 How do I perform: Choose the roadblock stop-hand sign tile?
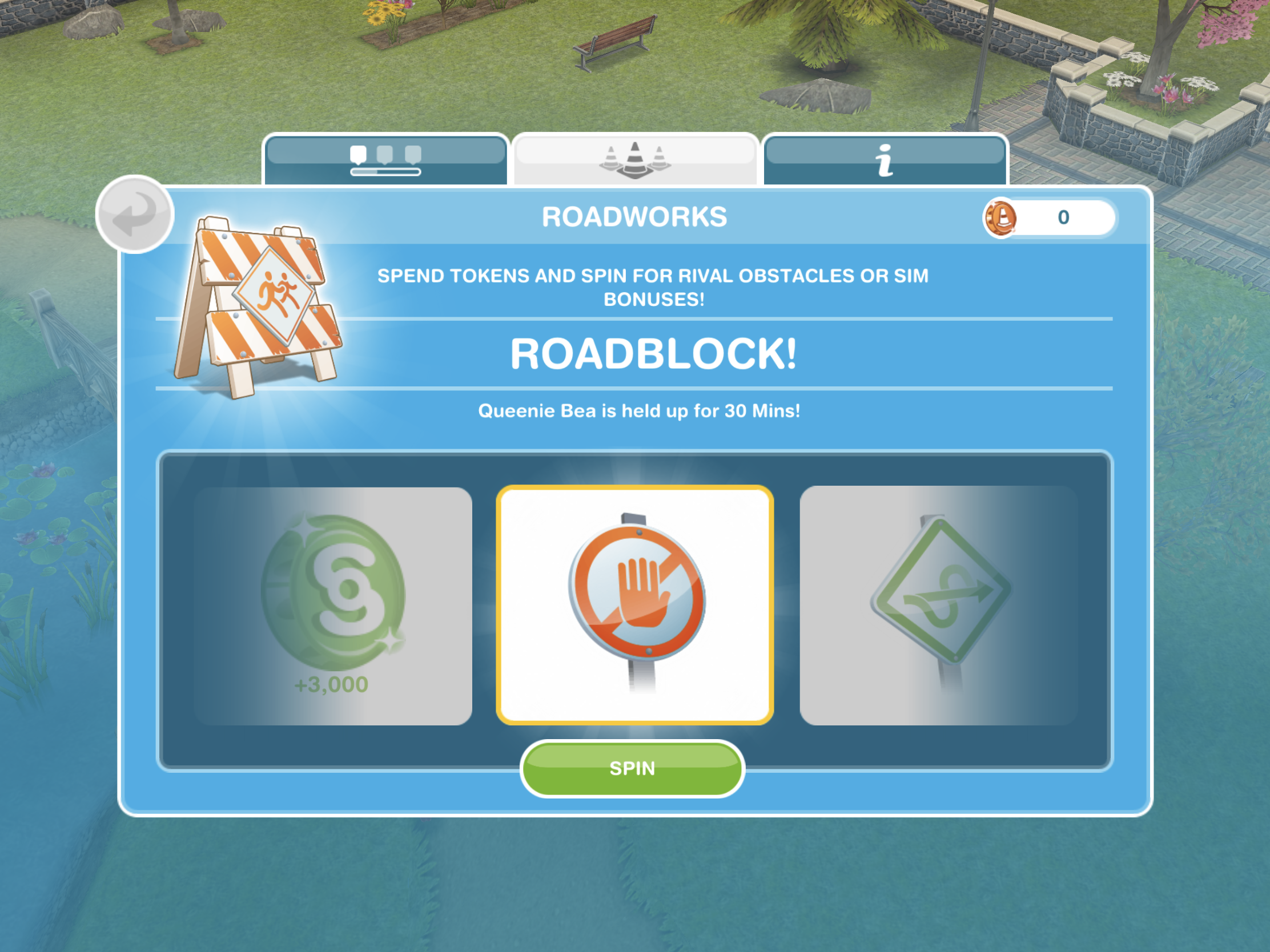635,605
